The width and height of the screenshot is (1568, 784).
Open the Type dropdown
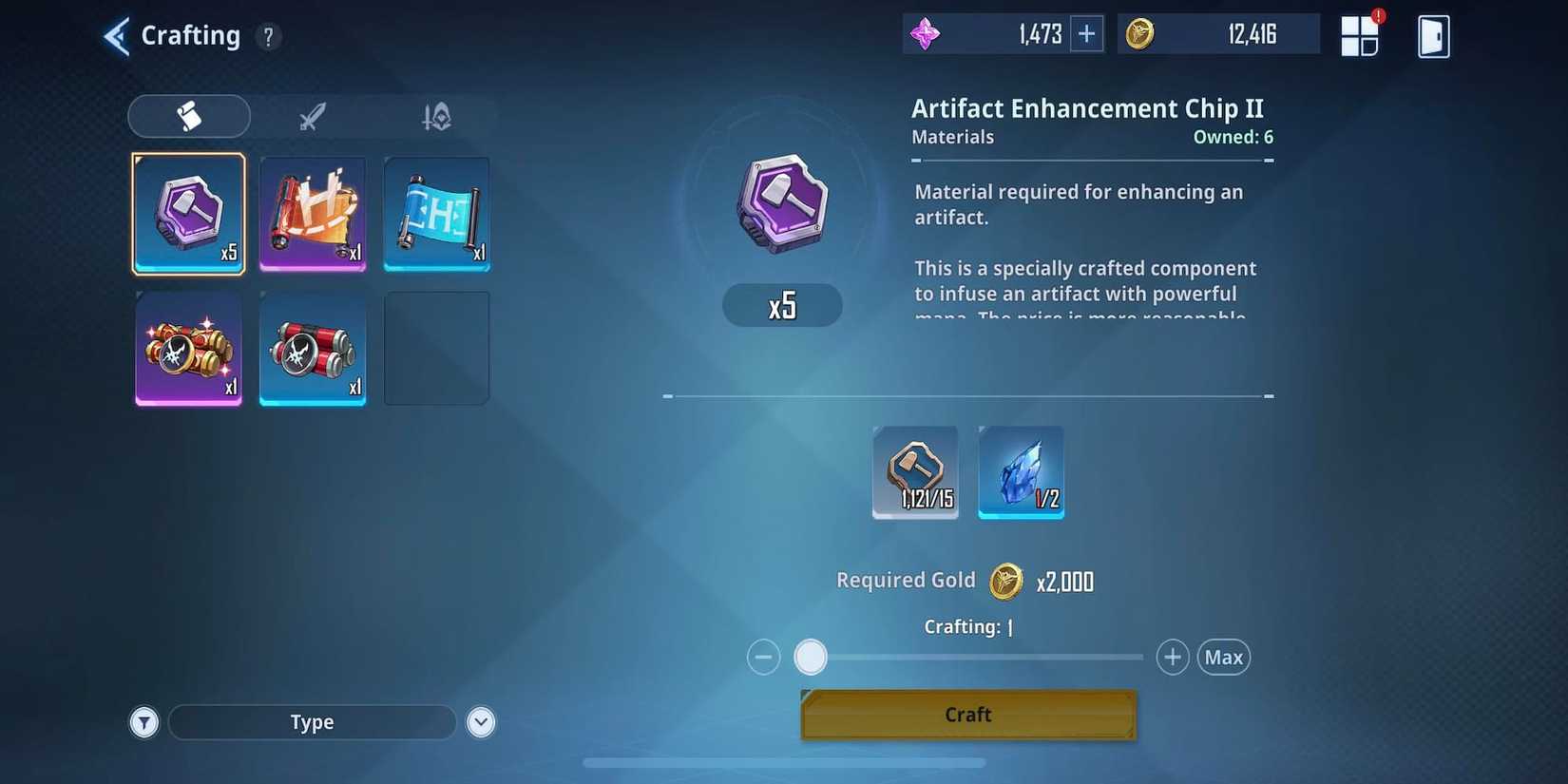point(312,722)
